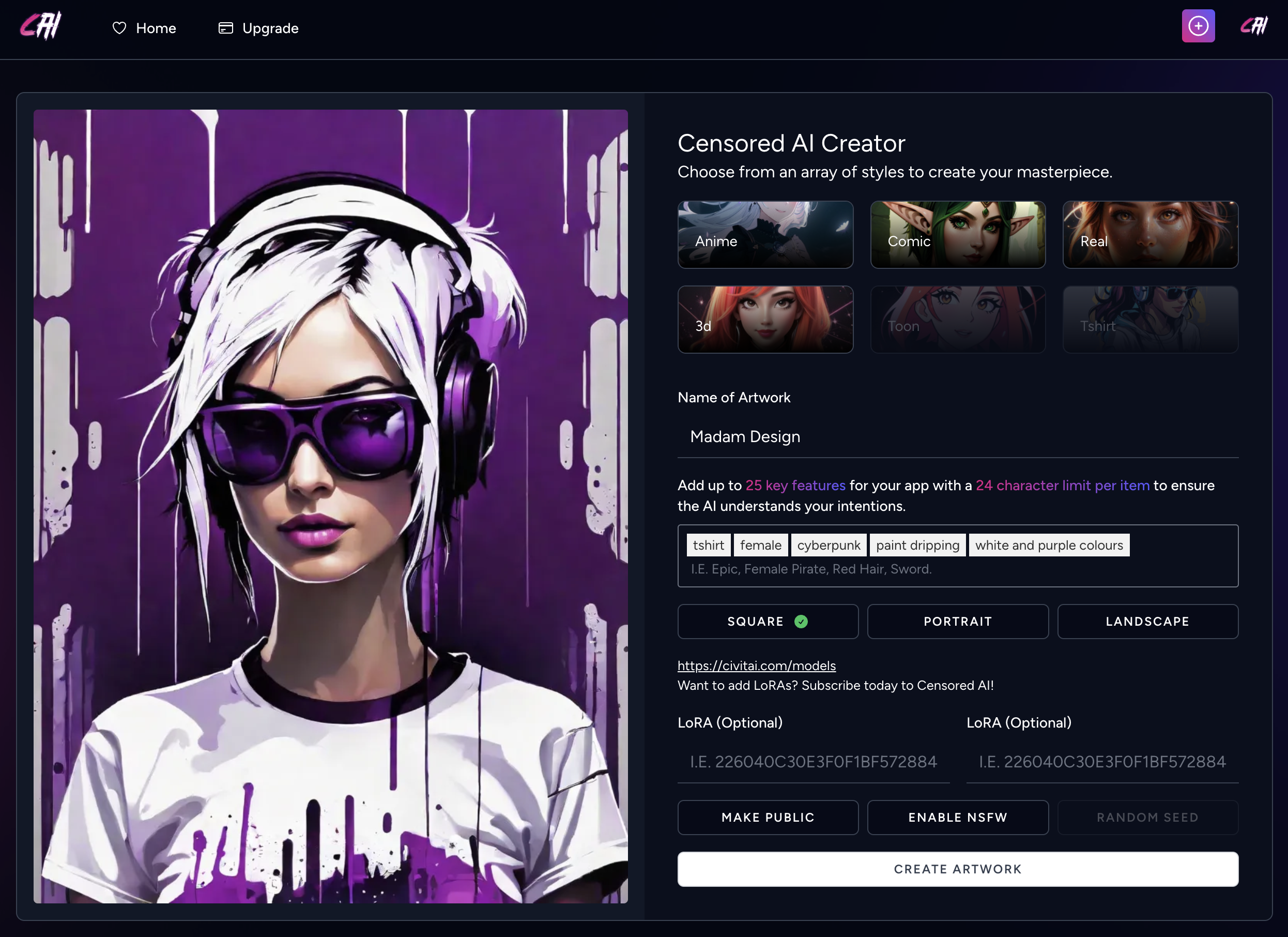Screen dimensions: 1288x937
Task: Pick the Real style tile
Action: click(1150, 235)
